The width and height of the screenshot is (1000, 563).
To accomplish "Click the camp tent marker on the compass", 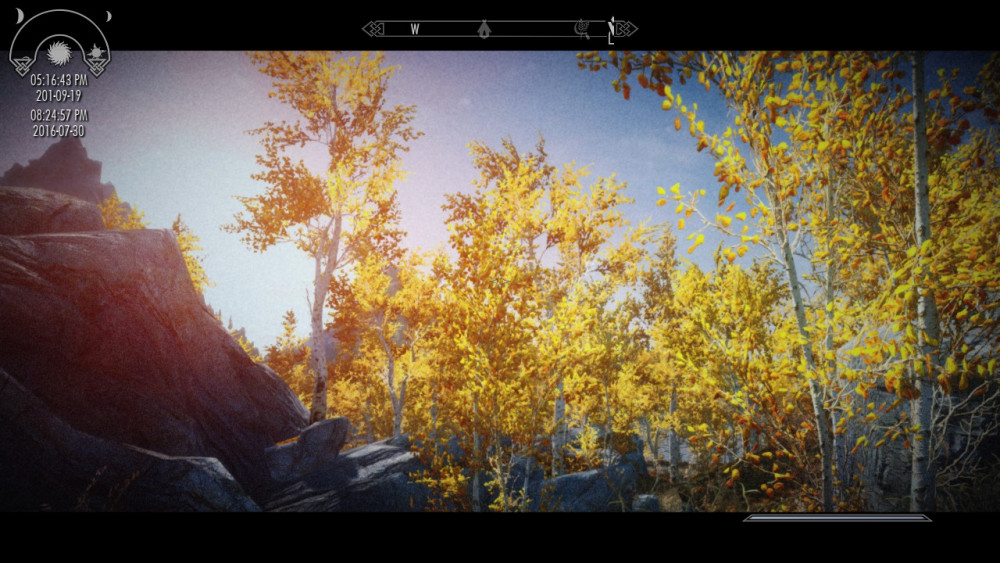I will [x=484, y=29].
